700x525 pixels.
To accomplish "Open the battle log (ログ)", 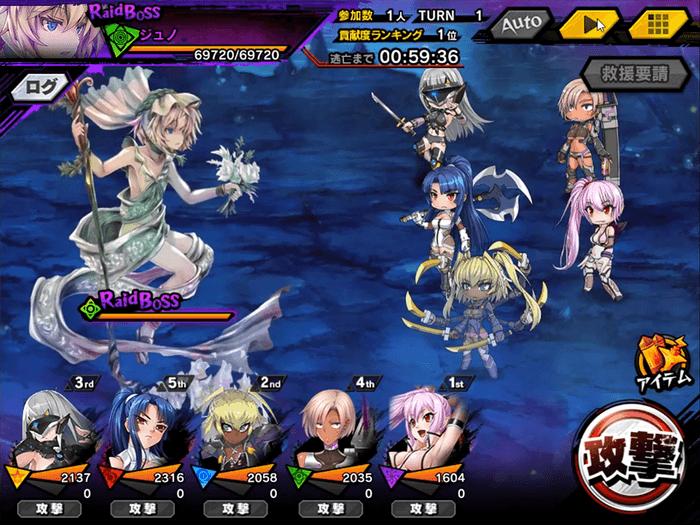I will point(41,86).
